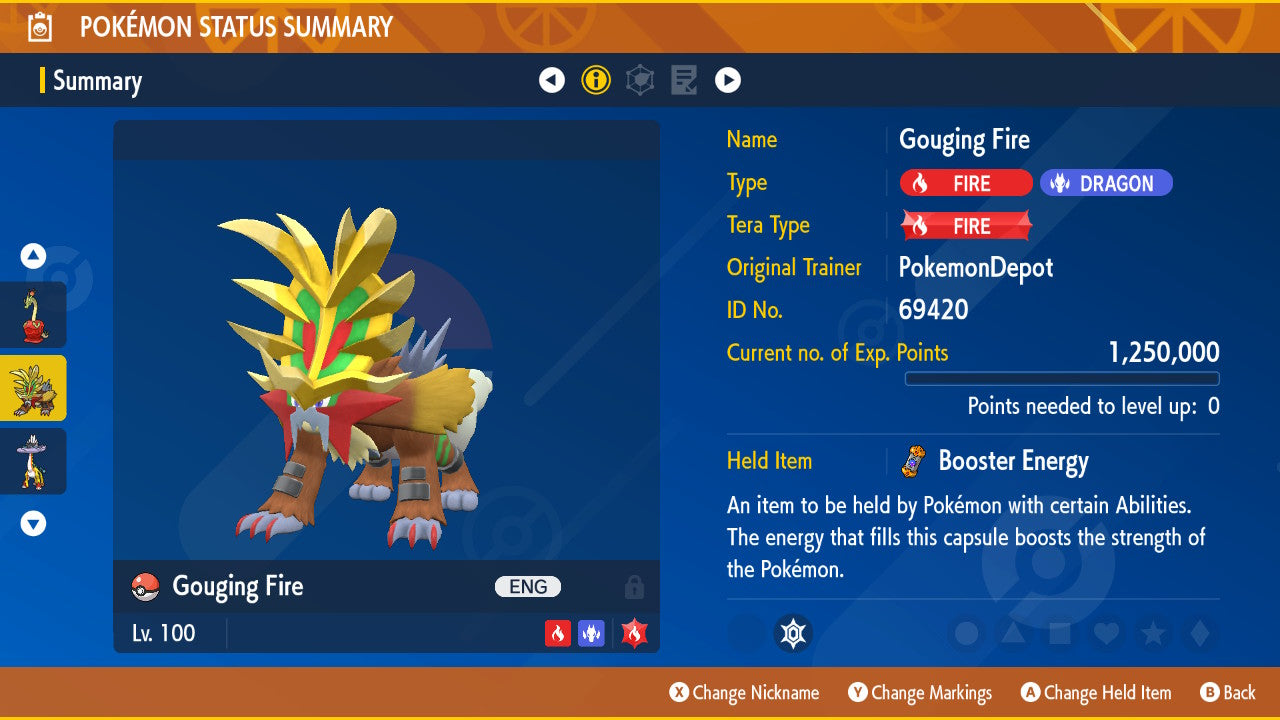Click the Booster Energy held item
Viewport: 1280px width, 720px height.
click(x=1012, y=461)
